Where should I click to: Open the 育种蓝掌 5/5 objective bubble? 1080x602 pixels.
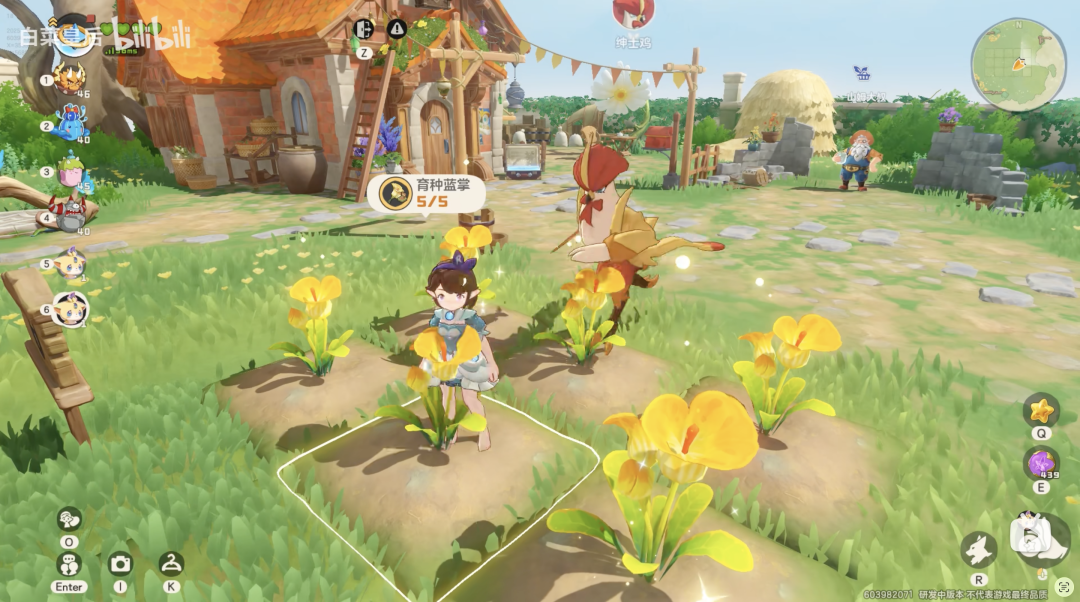pos(426,194)
